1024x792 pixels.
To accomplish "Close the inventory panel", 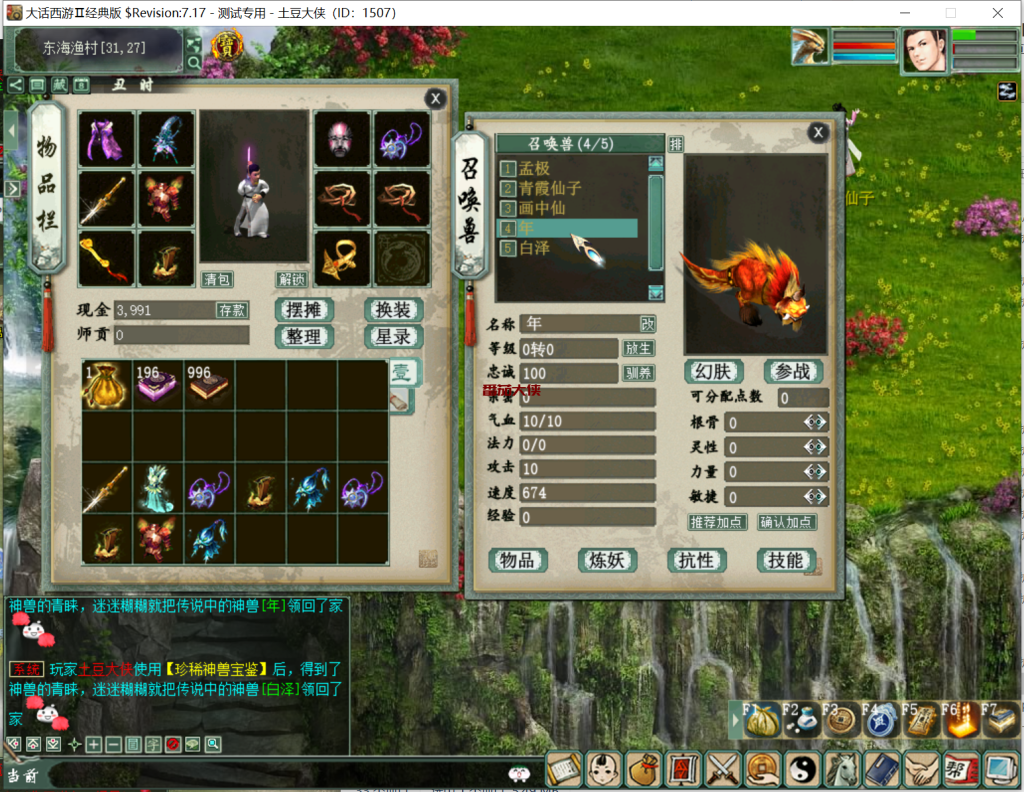I will pos(435,98).
